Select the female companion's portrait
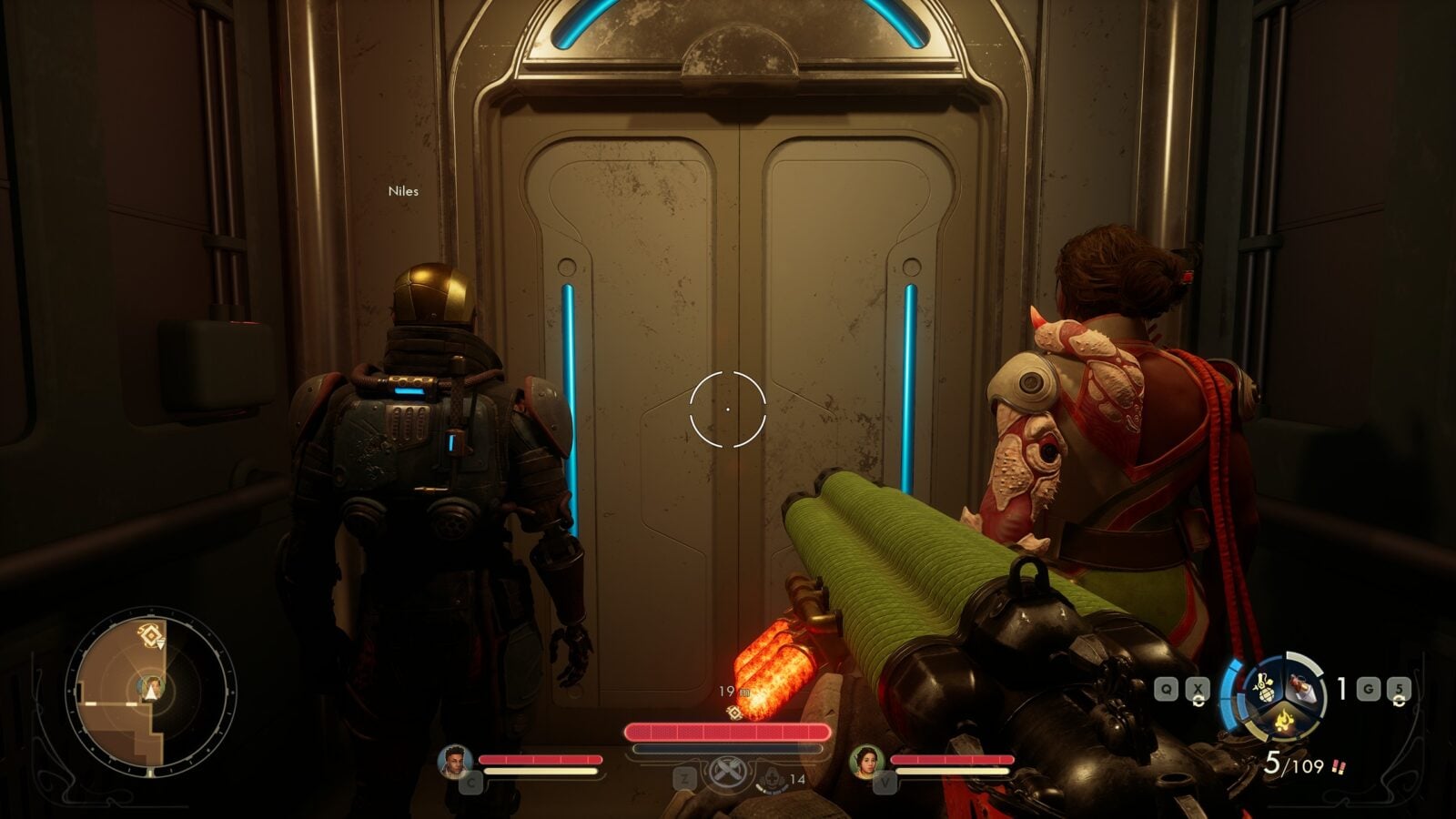Image resolution: width=1456 pixels, height=819 pixels. (x=866, y=762)
